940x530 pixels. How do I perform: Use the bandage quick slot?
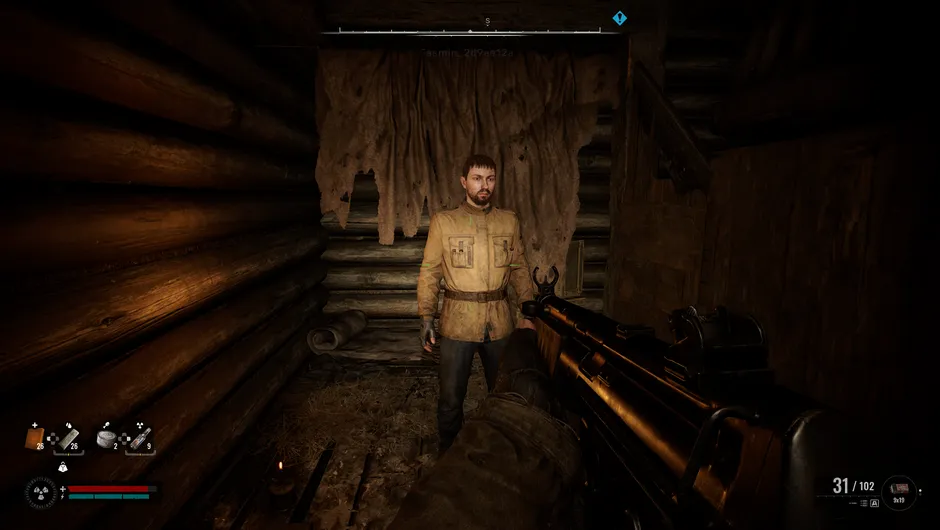click(x=70, y=437)
